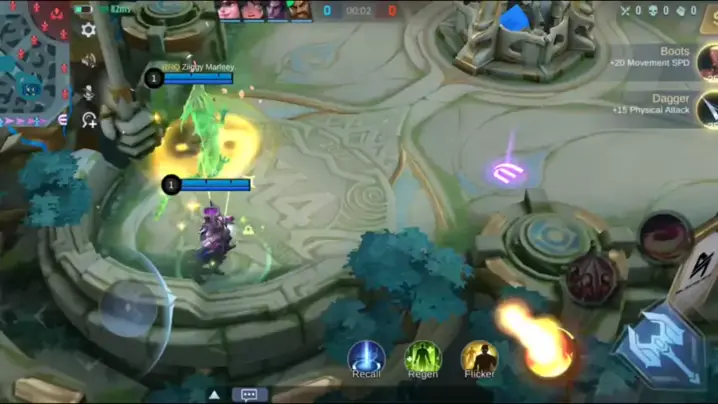Move the virtual joystick circle
The image size is (718, 404).
[x=128, y=307]
